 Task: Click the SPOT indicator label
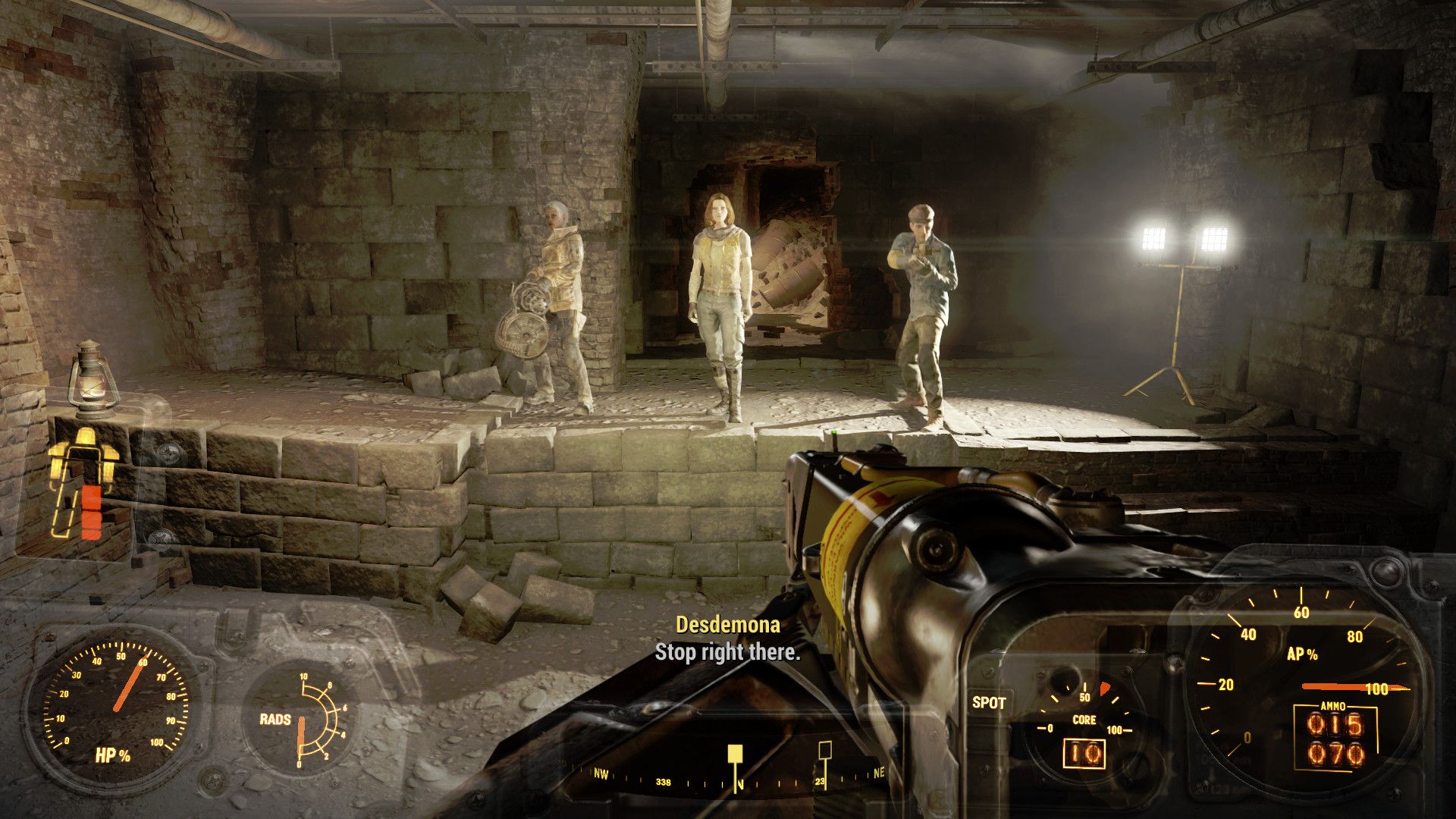[x=988, y=702]
